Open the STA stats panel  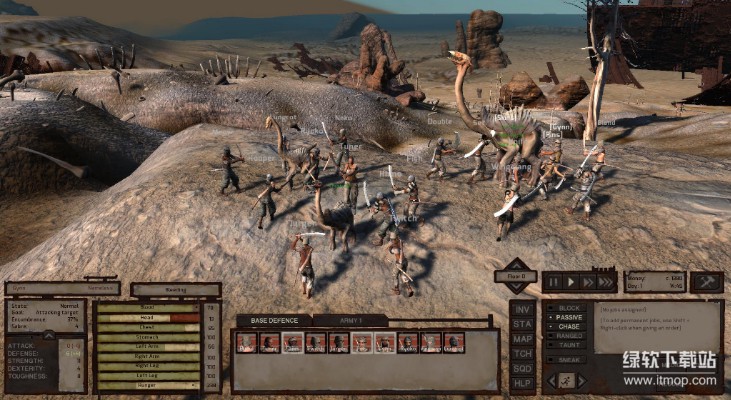522,324
